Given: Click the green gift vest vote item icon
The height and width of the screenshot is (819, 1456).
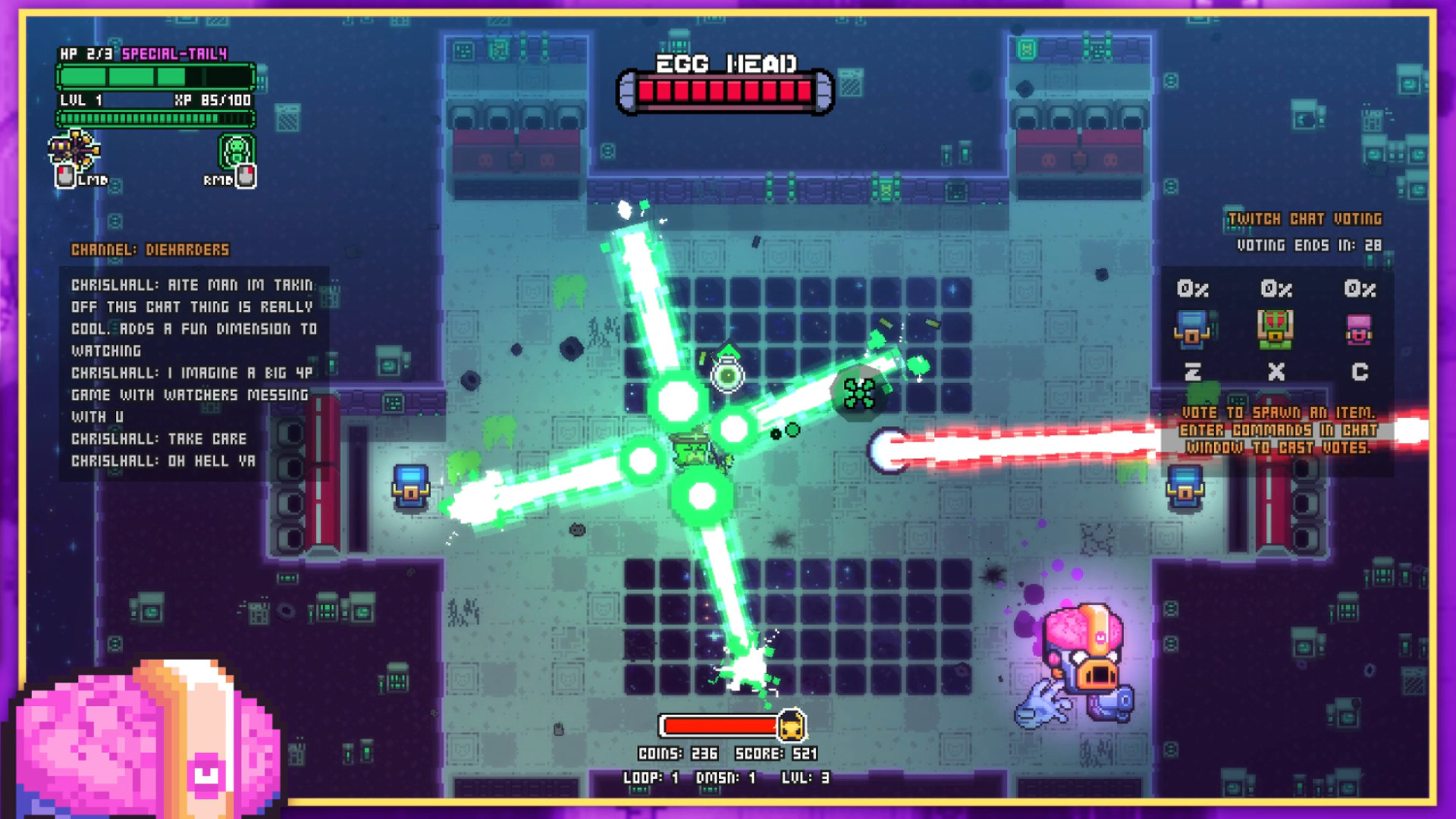Looking at the screenshot, I should click(x=1275, y=329).
